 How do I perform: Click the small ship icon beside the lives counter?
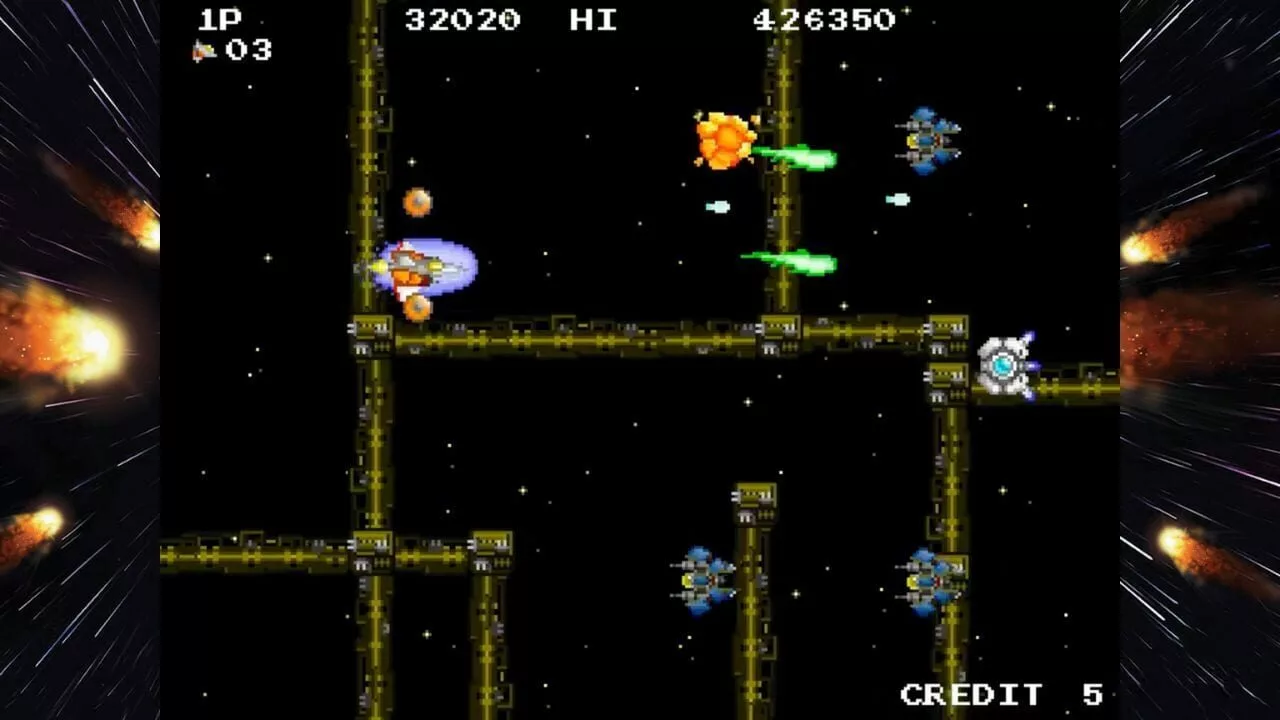pos(205,48)
